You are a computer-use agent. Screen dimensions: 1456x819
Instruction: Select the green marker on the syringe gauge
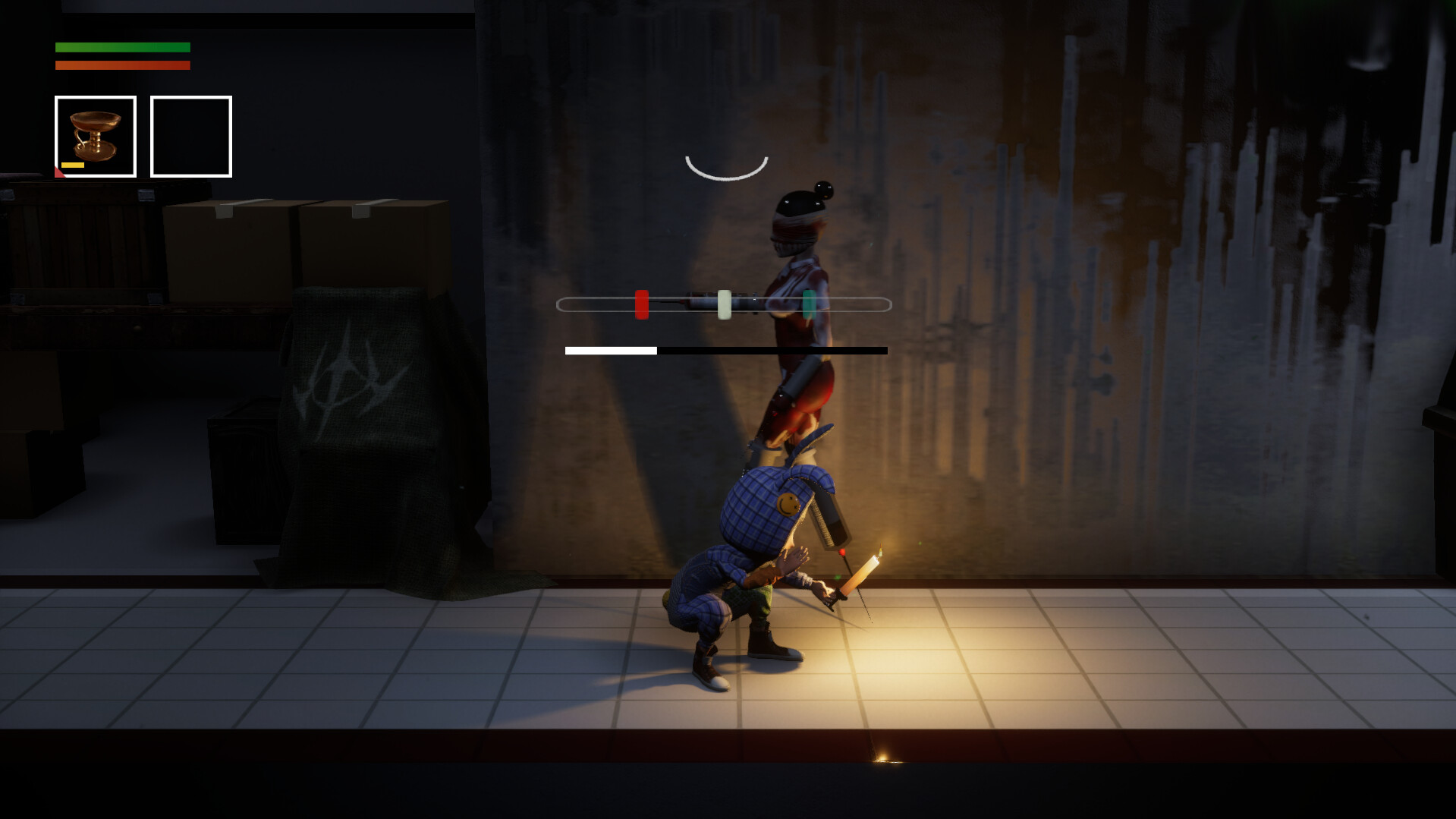809,302
